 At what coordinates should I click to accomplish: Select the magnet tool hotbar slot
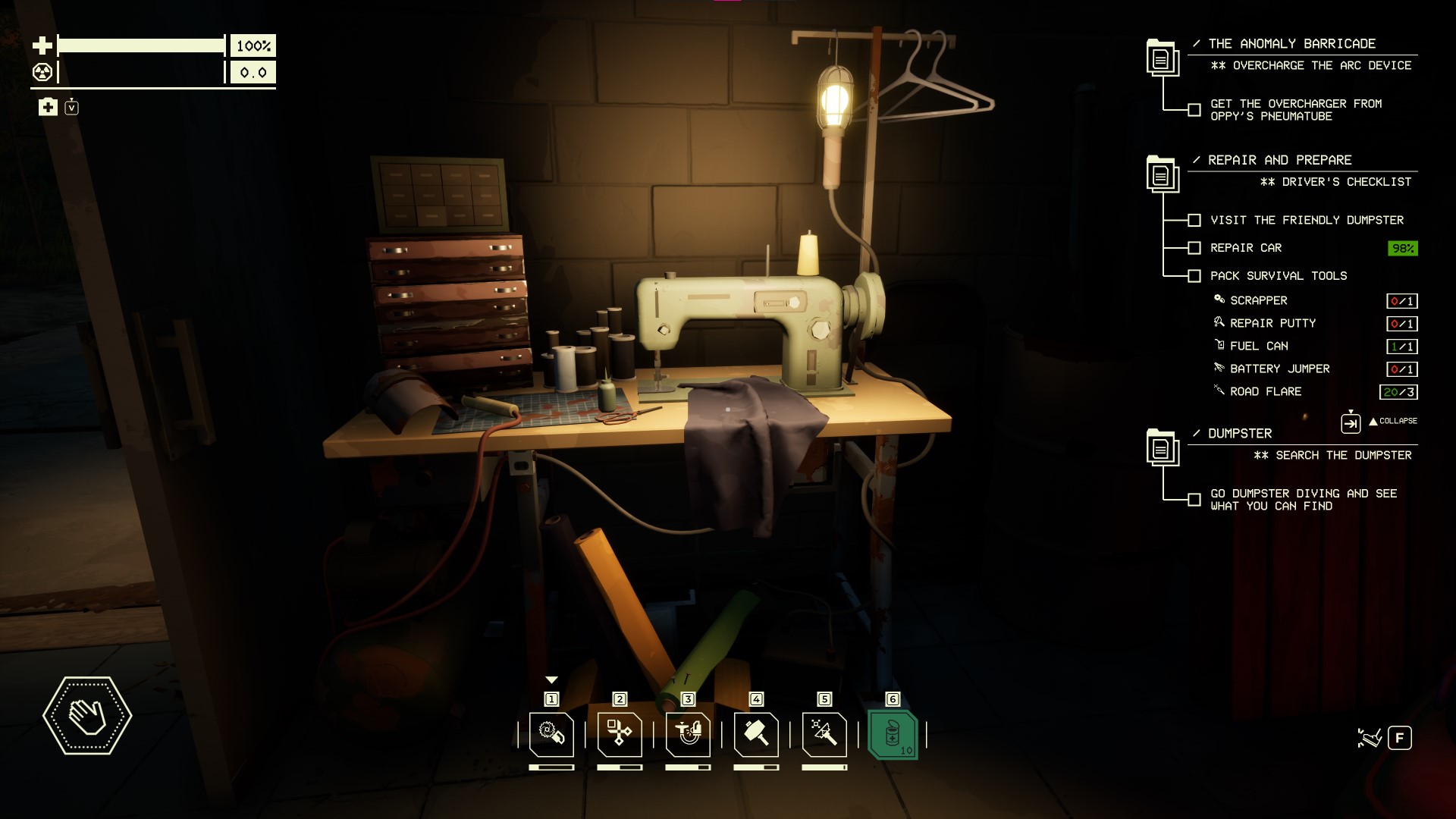click(x=688, y=734)
